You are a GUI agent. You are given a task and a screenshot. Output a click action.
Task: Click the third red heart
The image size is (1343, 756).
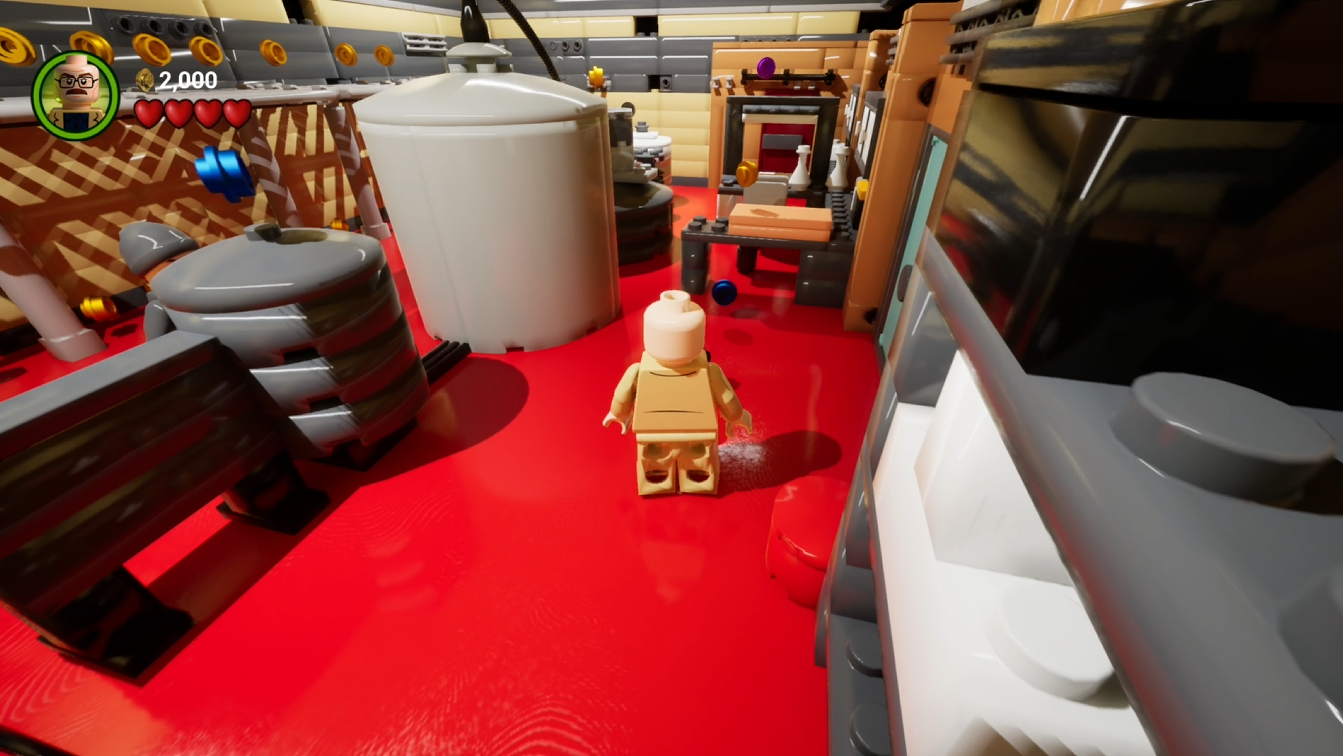[x=206, y=113]
